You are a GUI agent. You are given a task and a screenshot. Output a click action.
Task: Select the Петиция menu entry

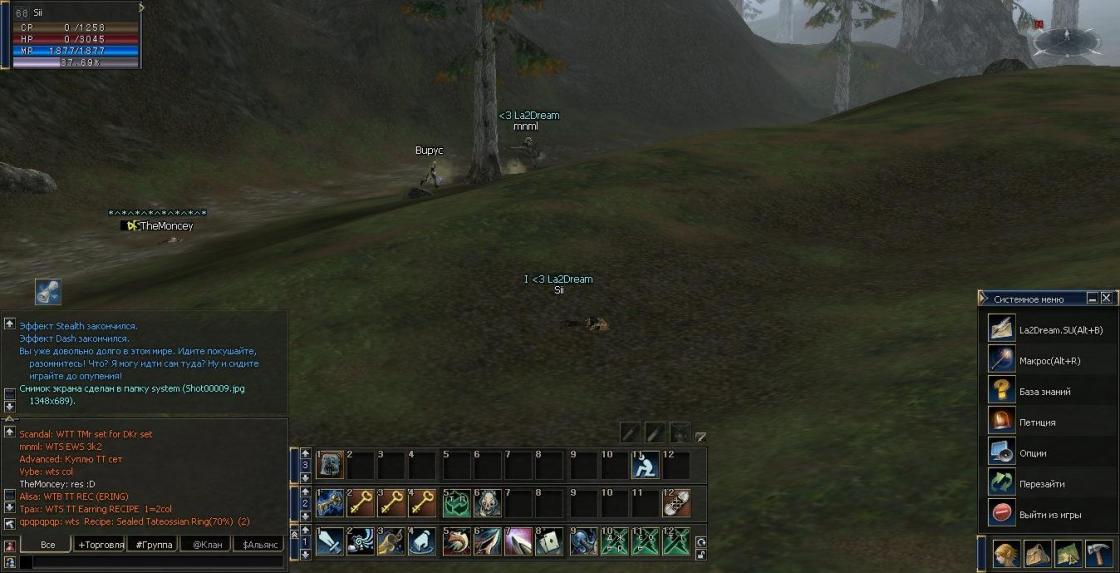tap(1036, 422)
